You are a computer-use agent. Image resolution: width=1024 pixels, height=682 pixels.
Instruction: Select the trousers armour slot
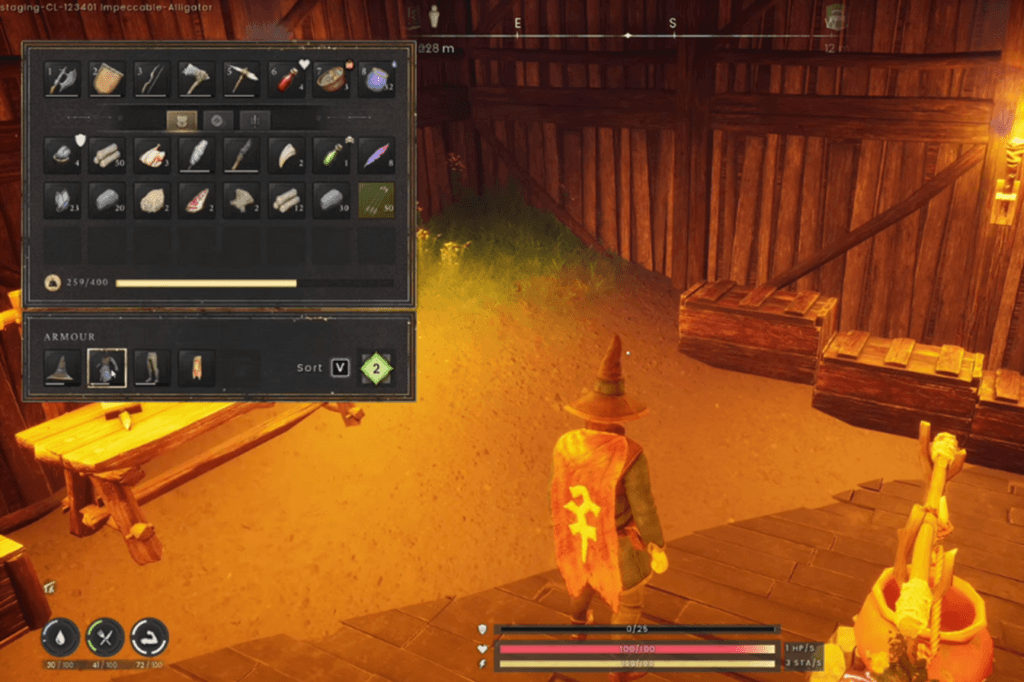152,368
